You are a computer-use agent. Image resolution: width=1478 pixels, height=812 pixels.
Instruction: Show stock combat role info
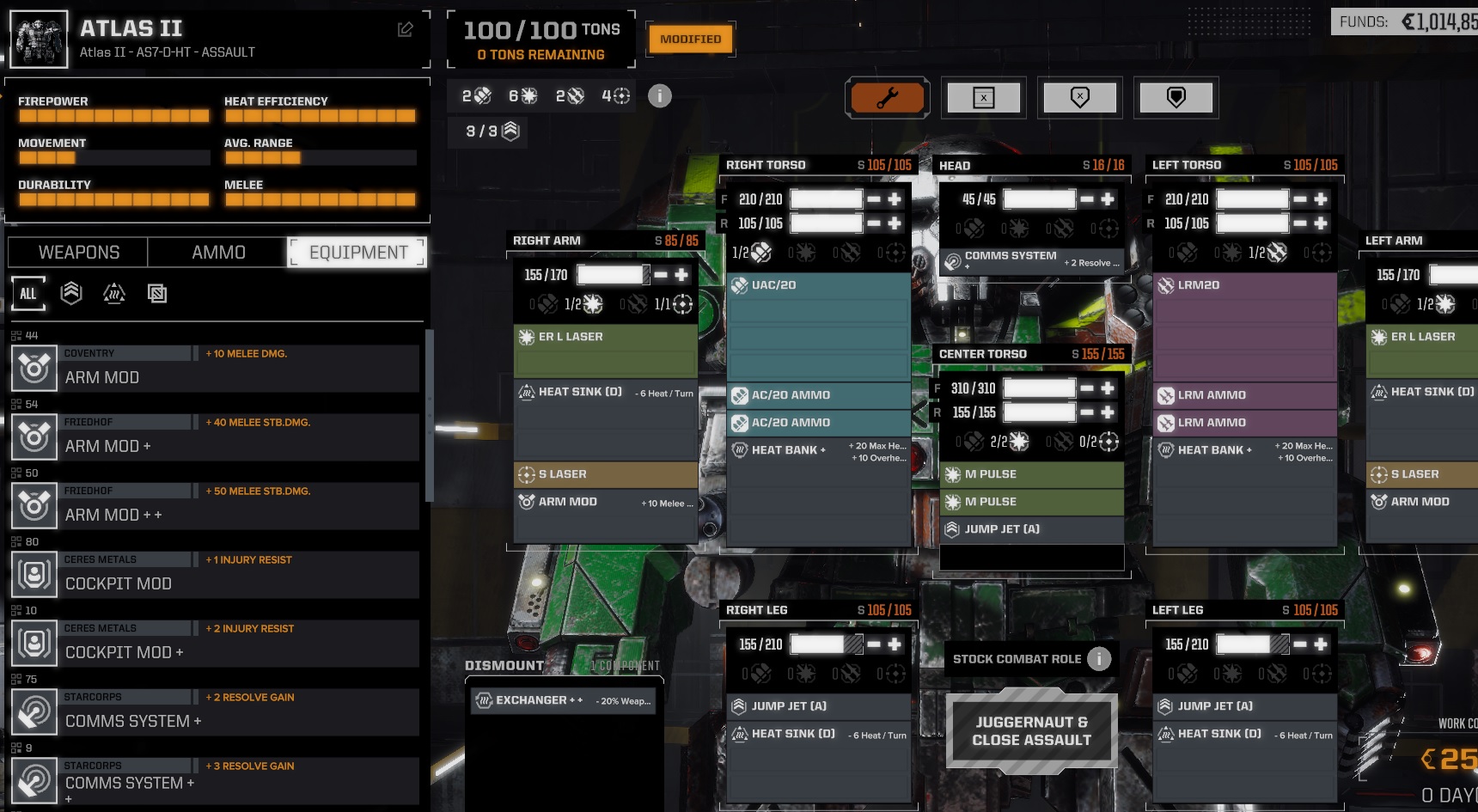(1098, 659)
